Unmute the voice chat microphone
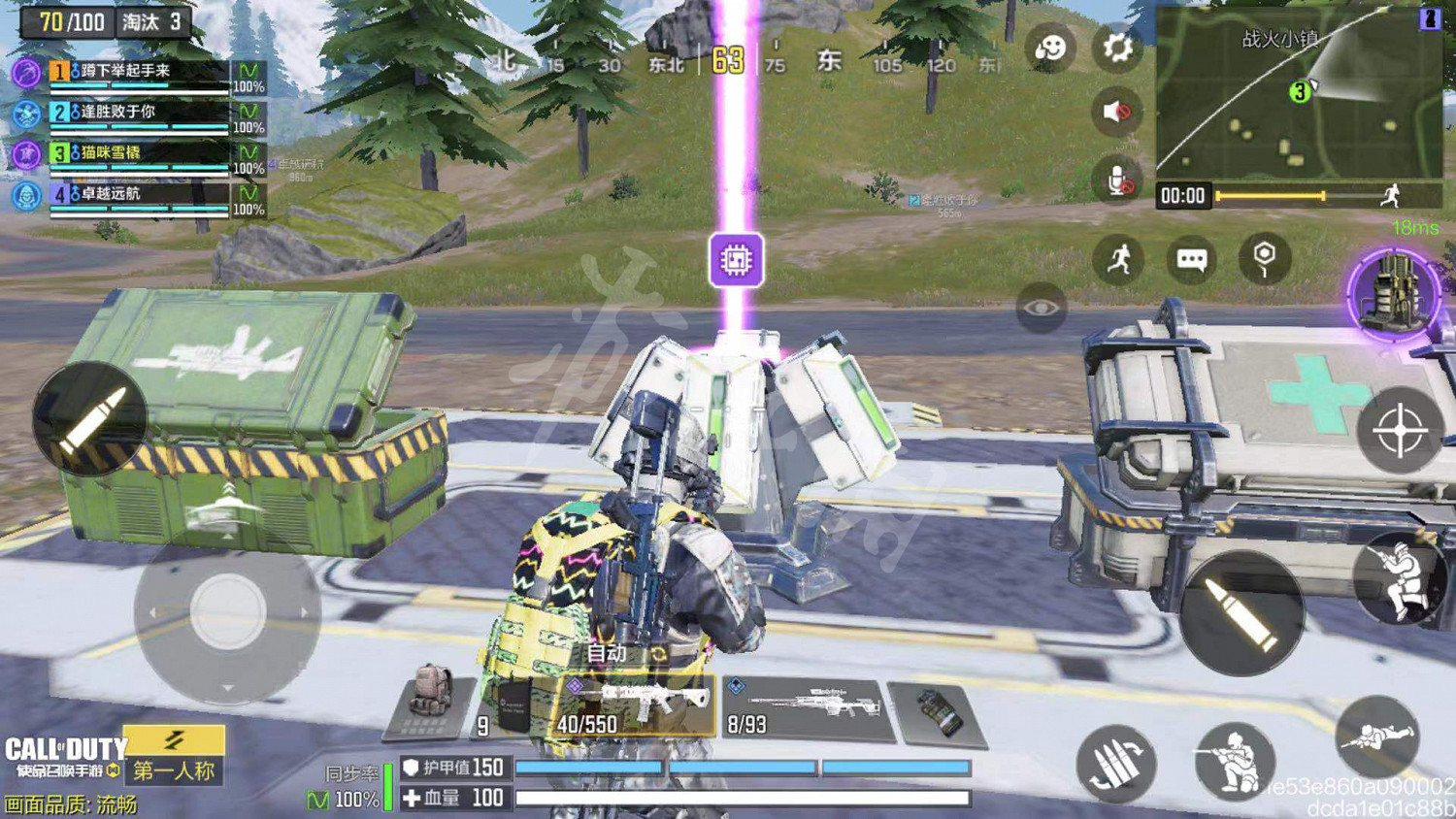Screen dimensions: 1456x819 click(x=1117, y=178)
